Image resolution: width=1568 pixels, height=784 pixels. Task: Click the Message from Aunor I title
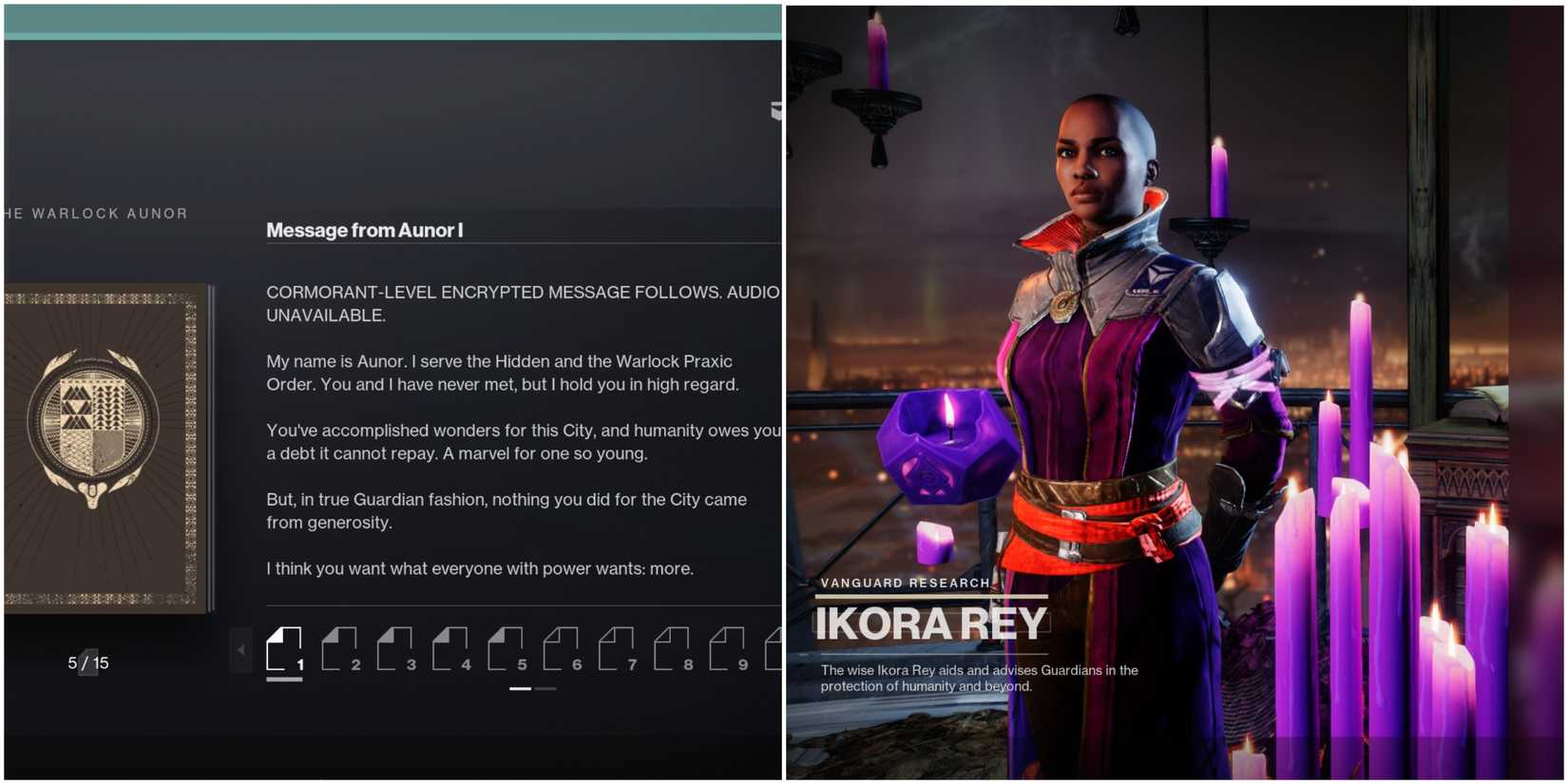(x=364, y=230)
